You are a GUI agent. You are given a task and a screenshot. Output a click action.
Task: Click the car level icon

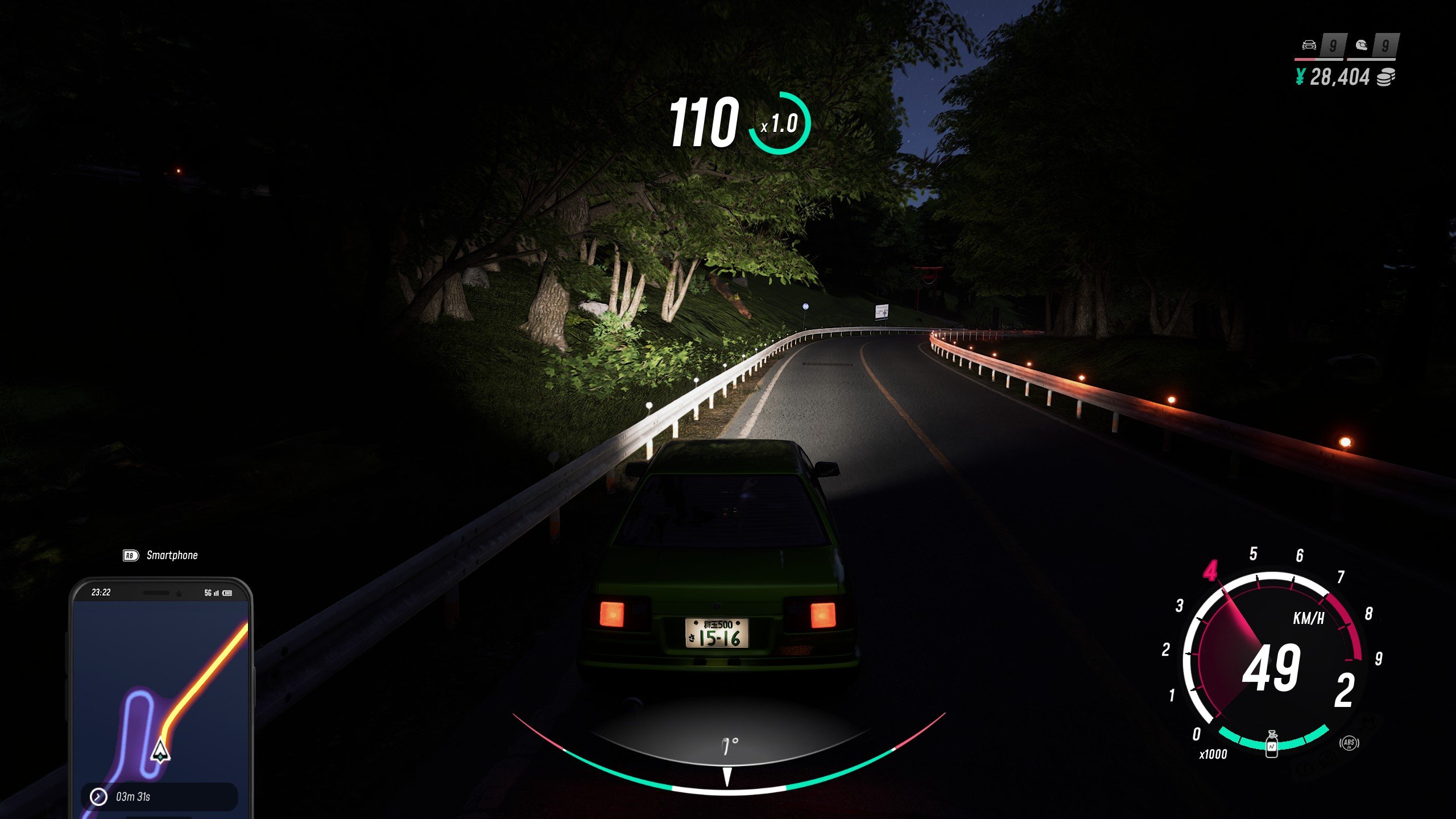1309,45
